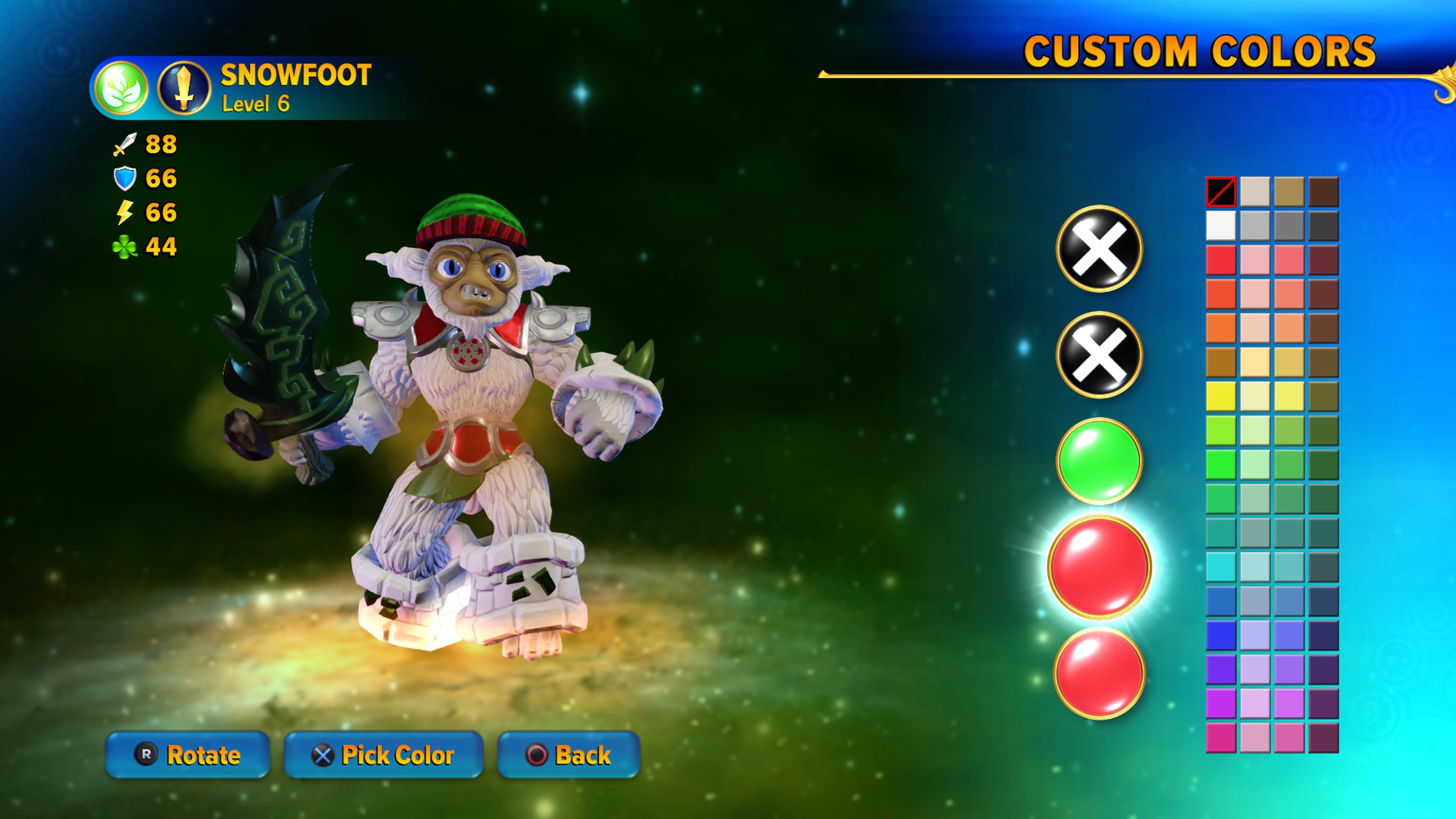
Task: Select the bright red palette swatch
Action: click(1221, 260)
